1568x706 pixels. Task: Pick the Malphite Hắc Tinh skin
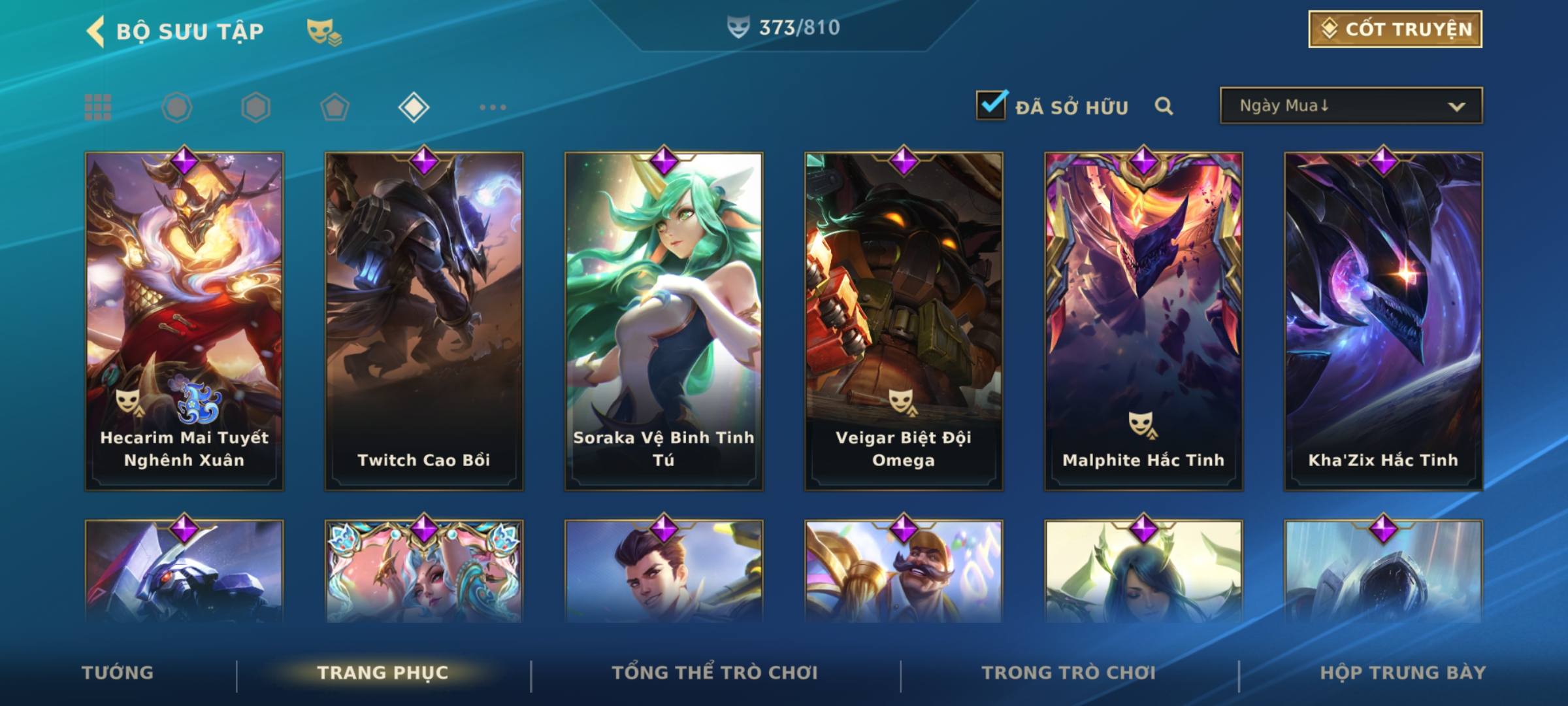coord(1143,320)
